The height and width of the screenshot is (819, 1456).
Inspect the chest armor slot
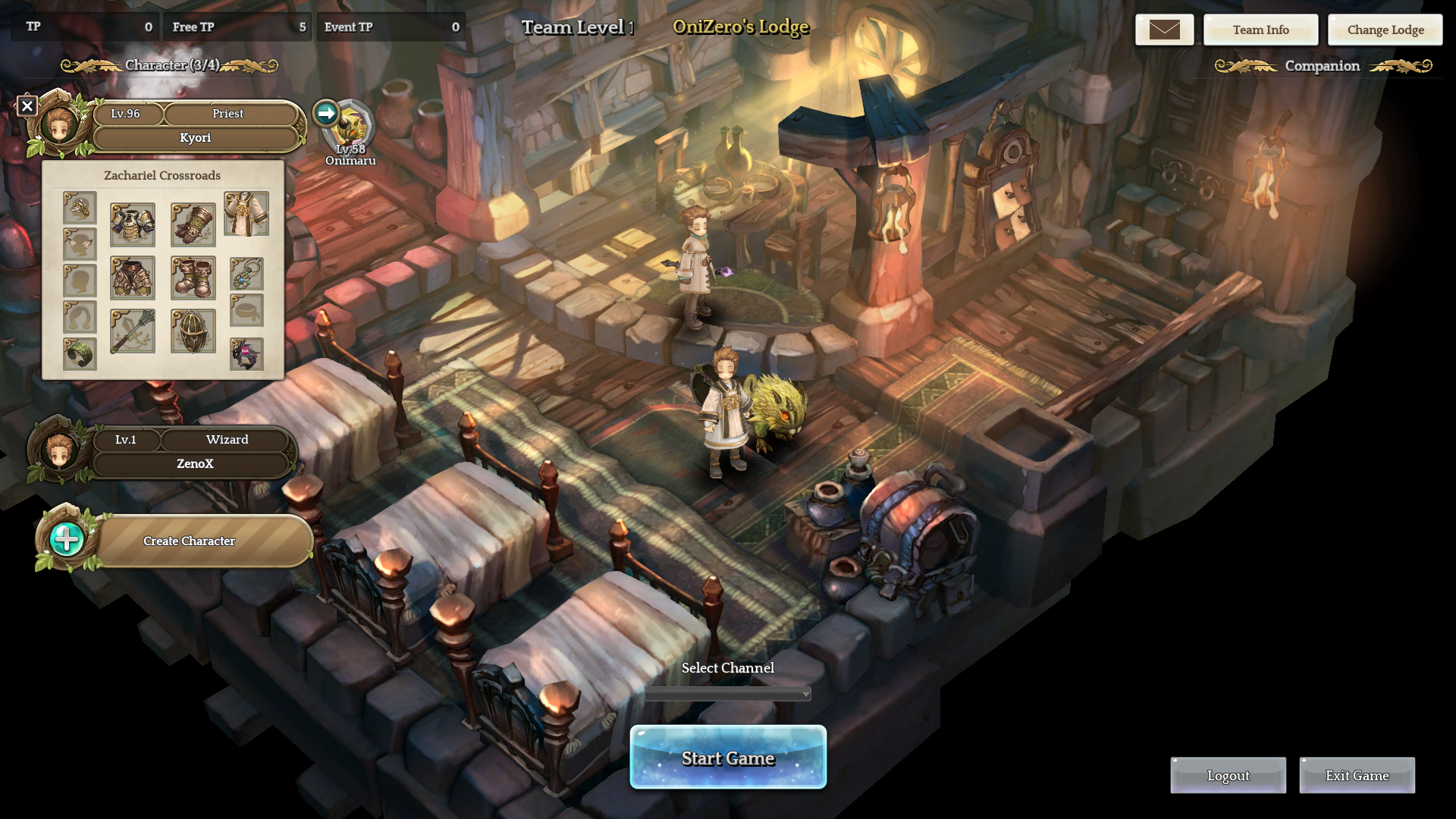[133, 224]
